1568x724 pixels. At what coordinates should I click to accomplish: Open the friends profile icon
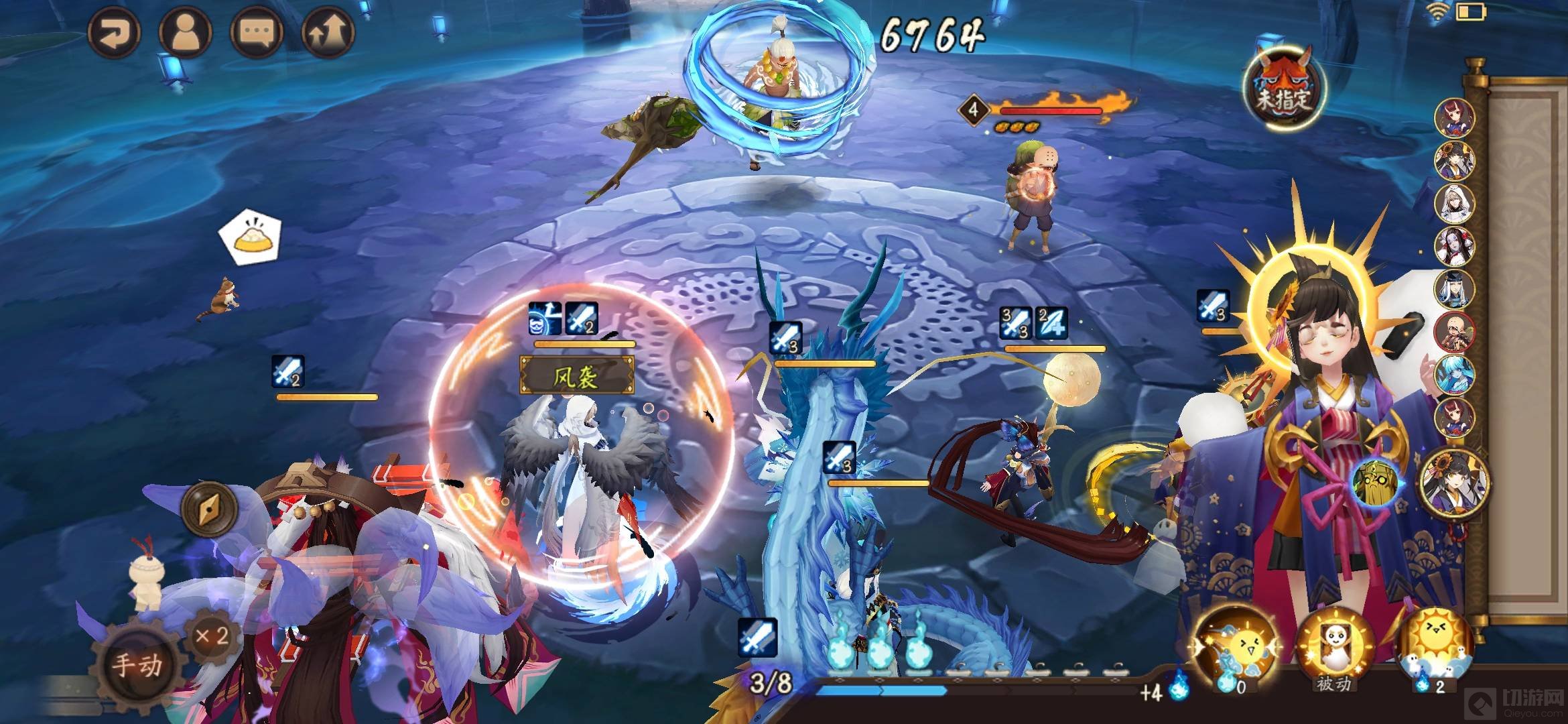(x=185, y=32)
